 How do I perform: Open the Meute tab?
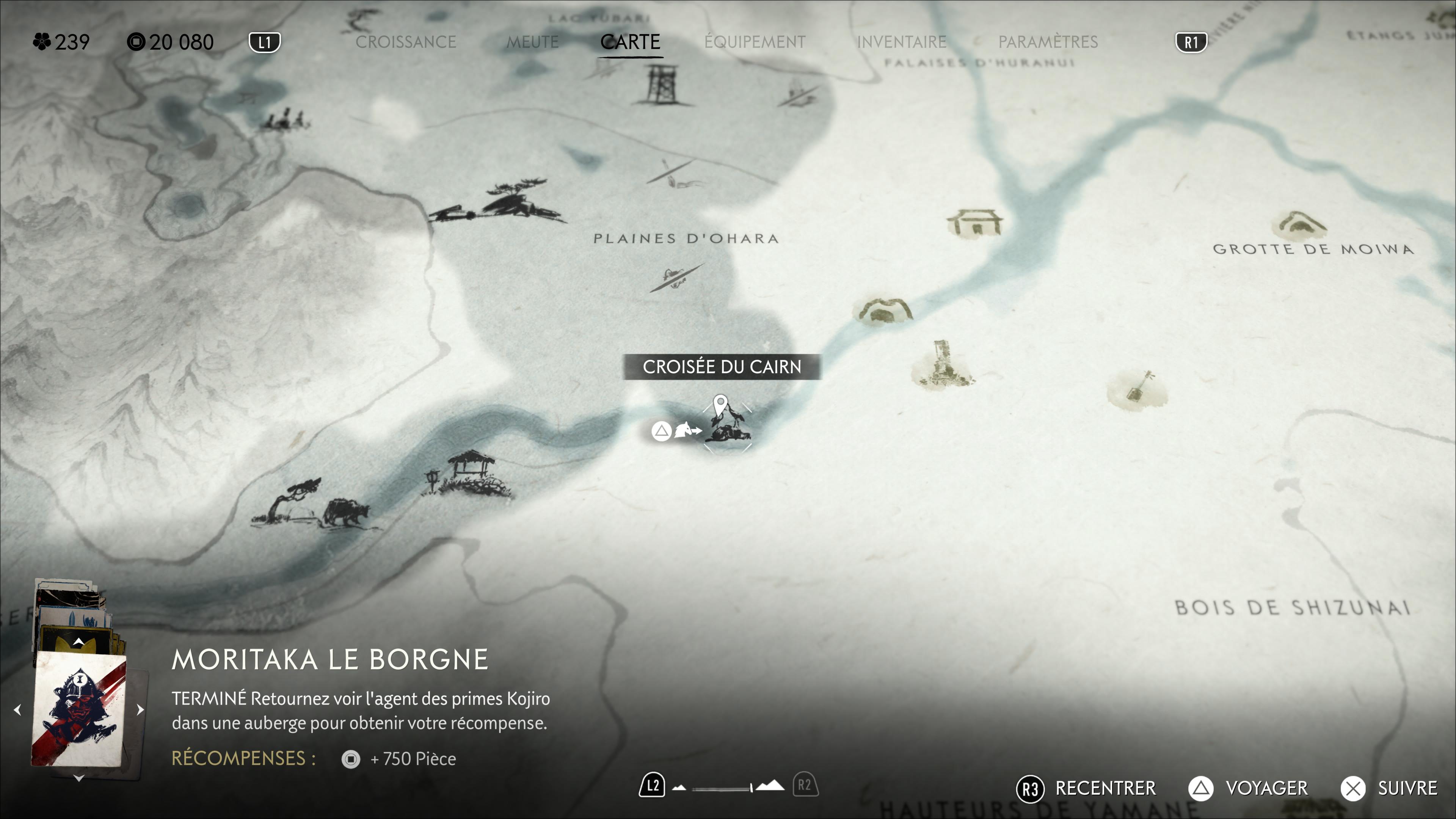532,42
